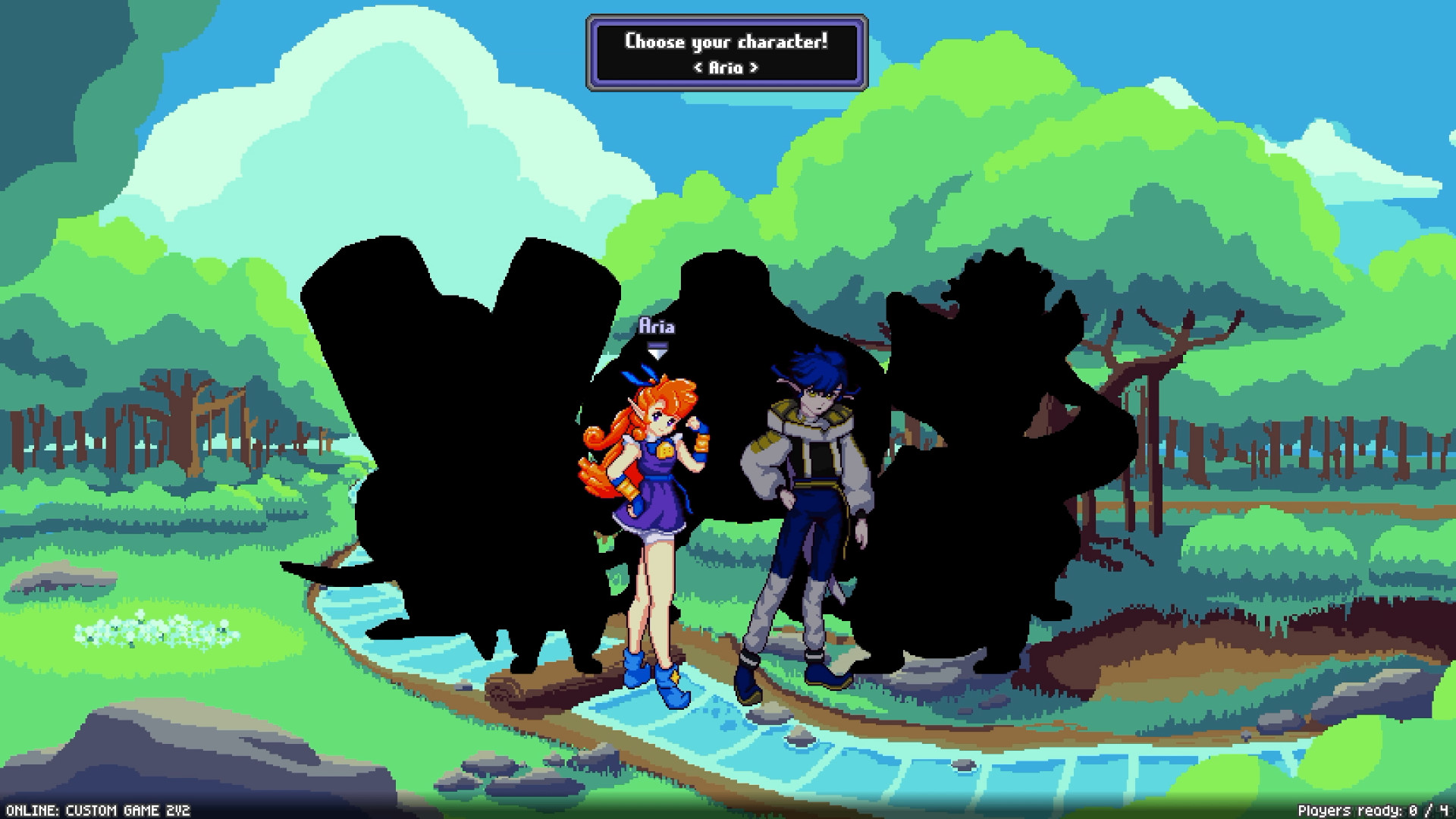Click the right arrow to view next character
This screenshot has width=1456, height=819.
click(755, 69)
